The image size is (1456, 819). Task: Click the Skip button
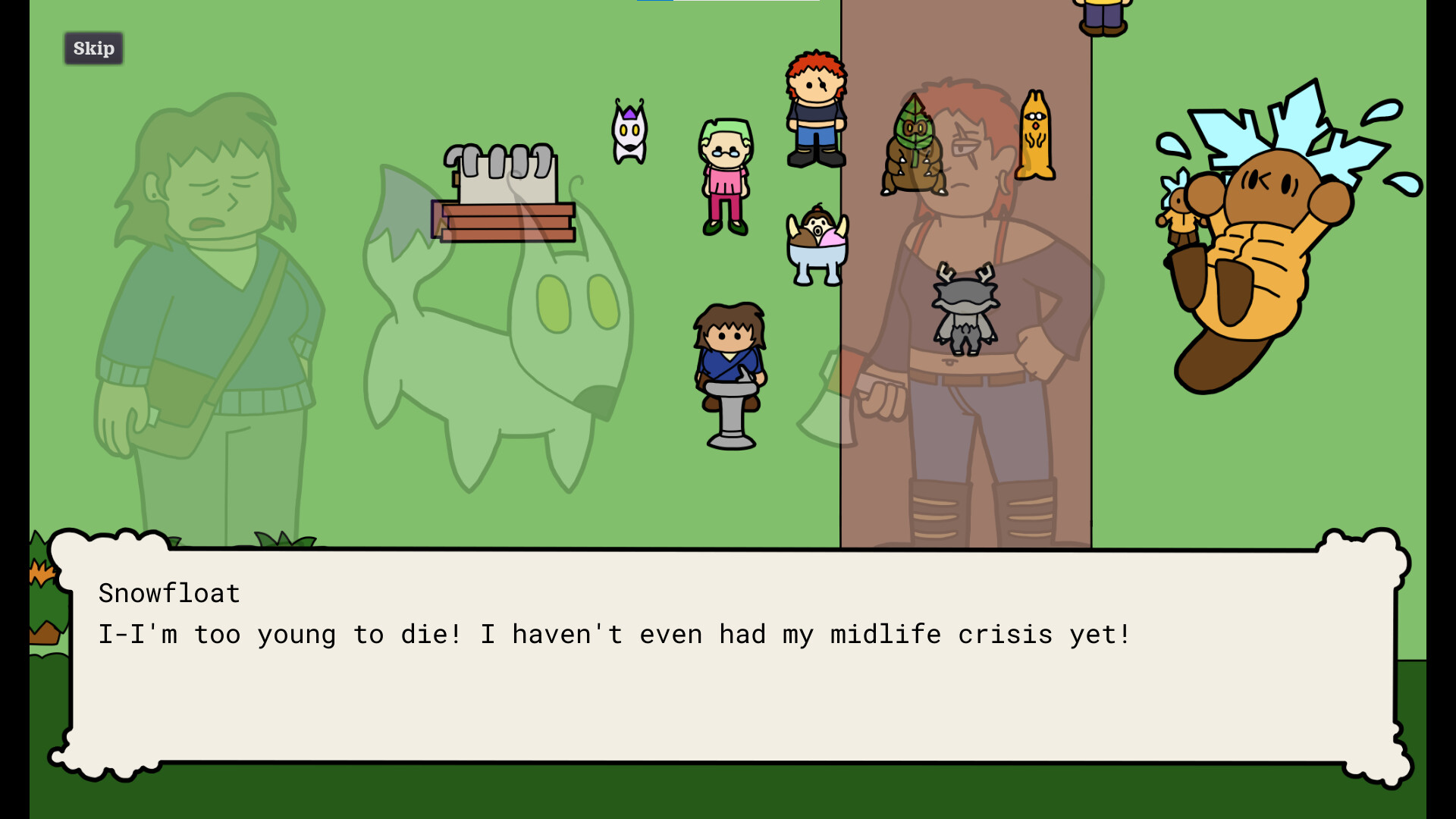[x=93, y=48]
